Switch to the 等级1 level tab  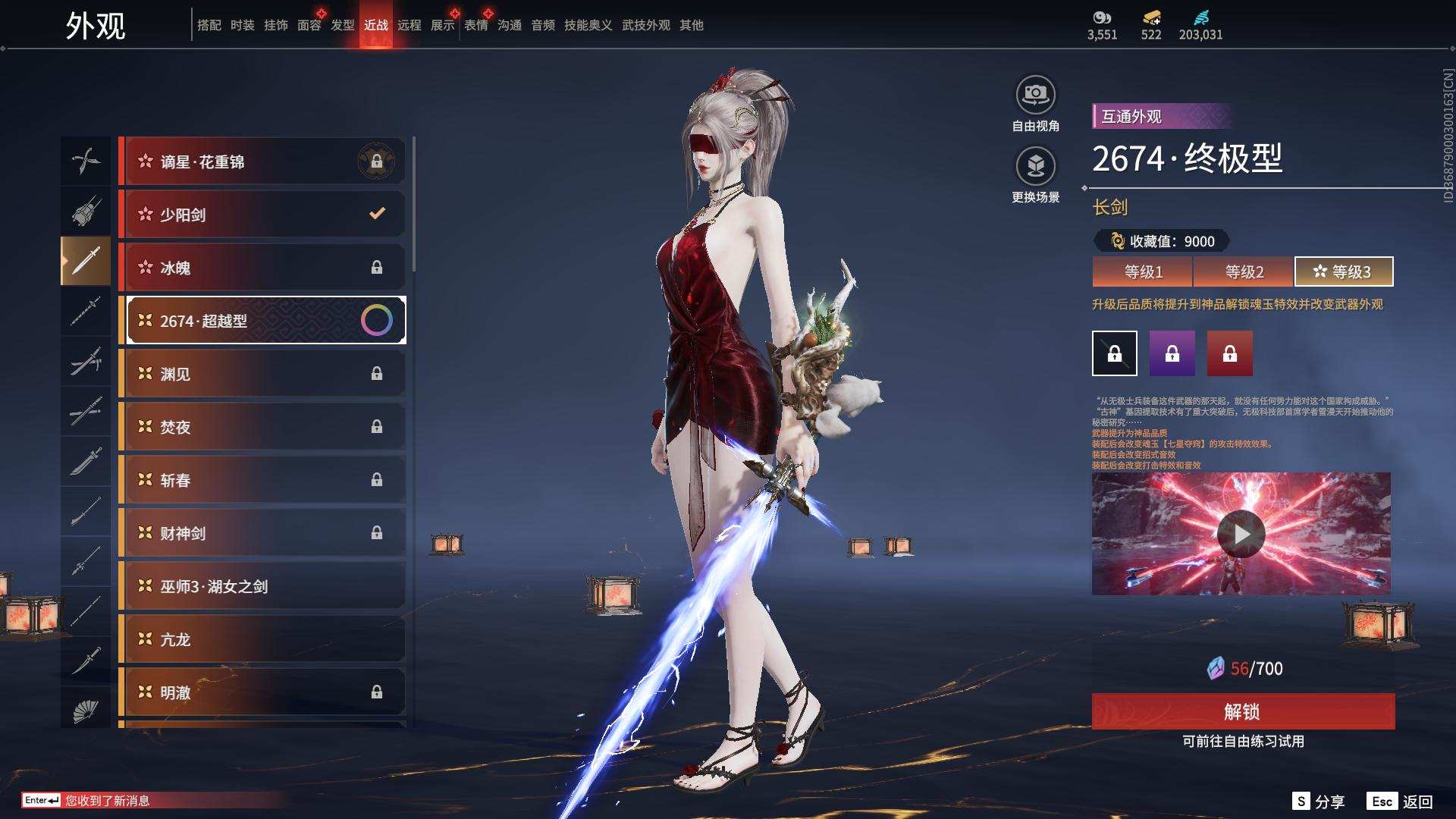pos(1143,271)
